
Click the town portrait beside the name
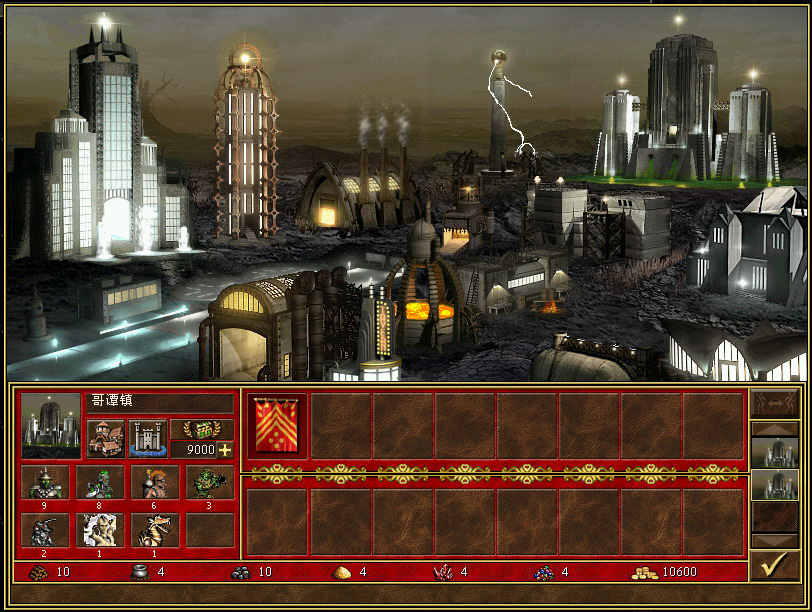point(50,425)
